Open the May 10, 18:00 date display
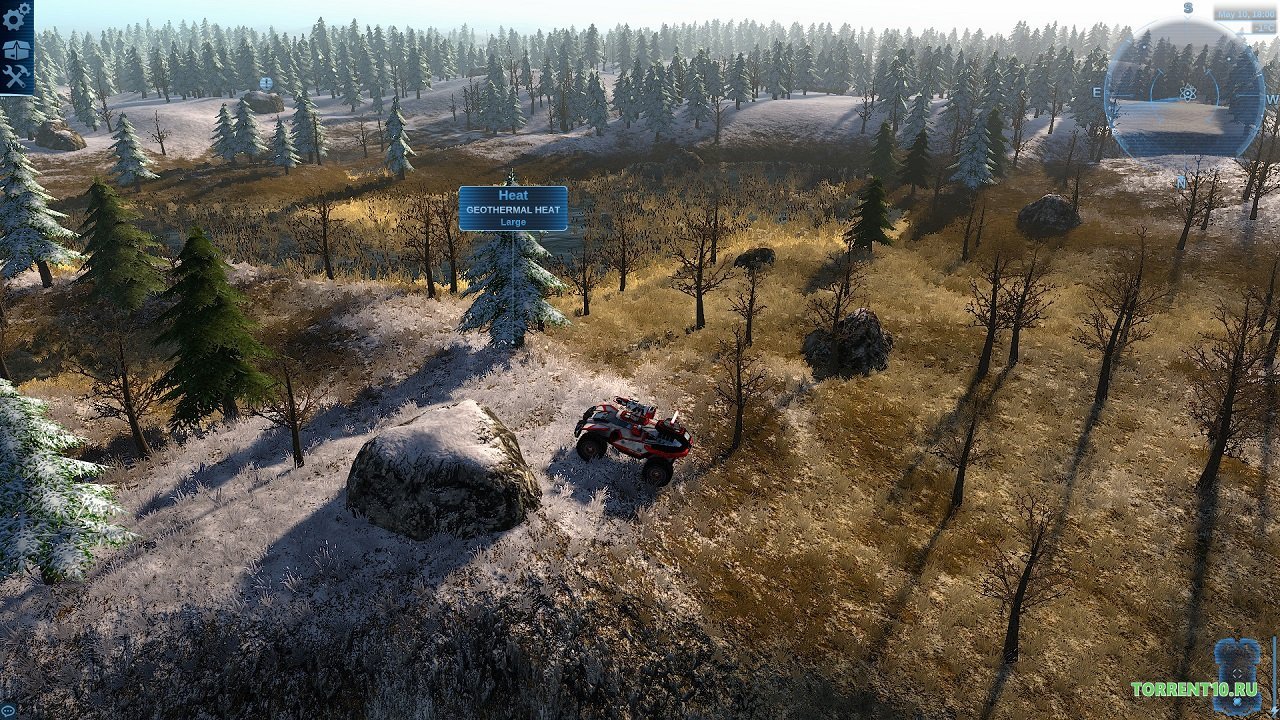This screenshot has width=1280, height=720. coord(1247,12)
